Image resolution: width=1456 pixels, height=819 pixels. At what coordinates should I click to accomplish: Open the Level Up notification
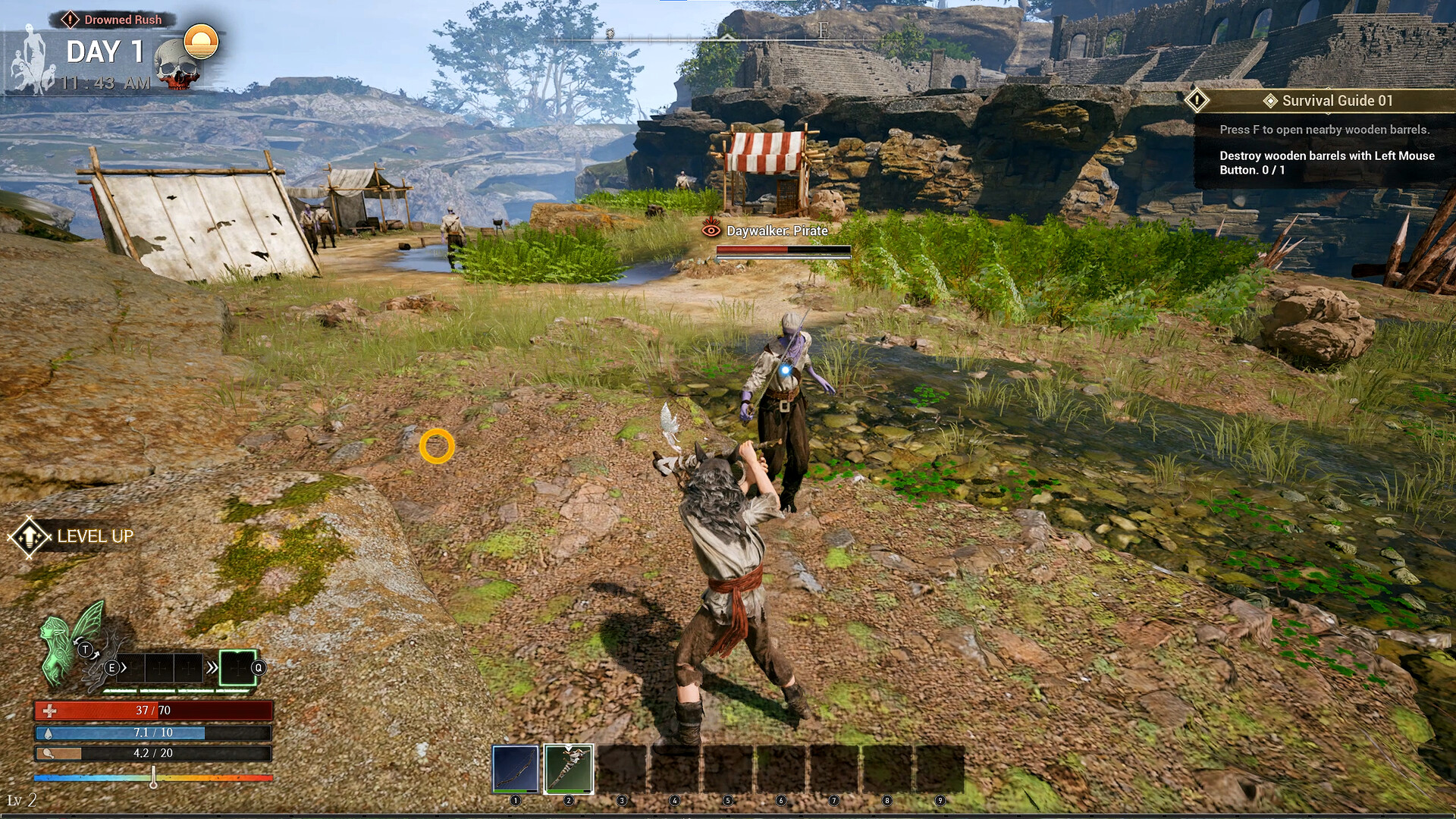(71, 536)
